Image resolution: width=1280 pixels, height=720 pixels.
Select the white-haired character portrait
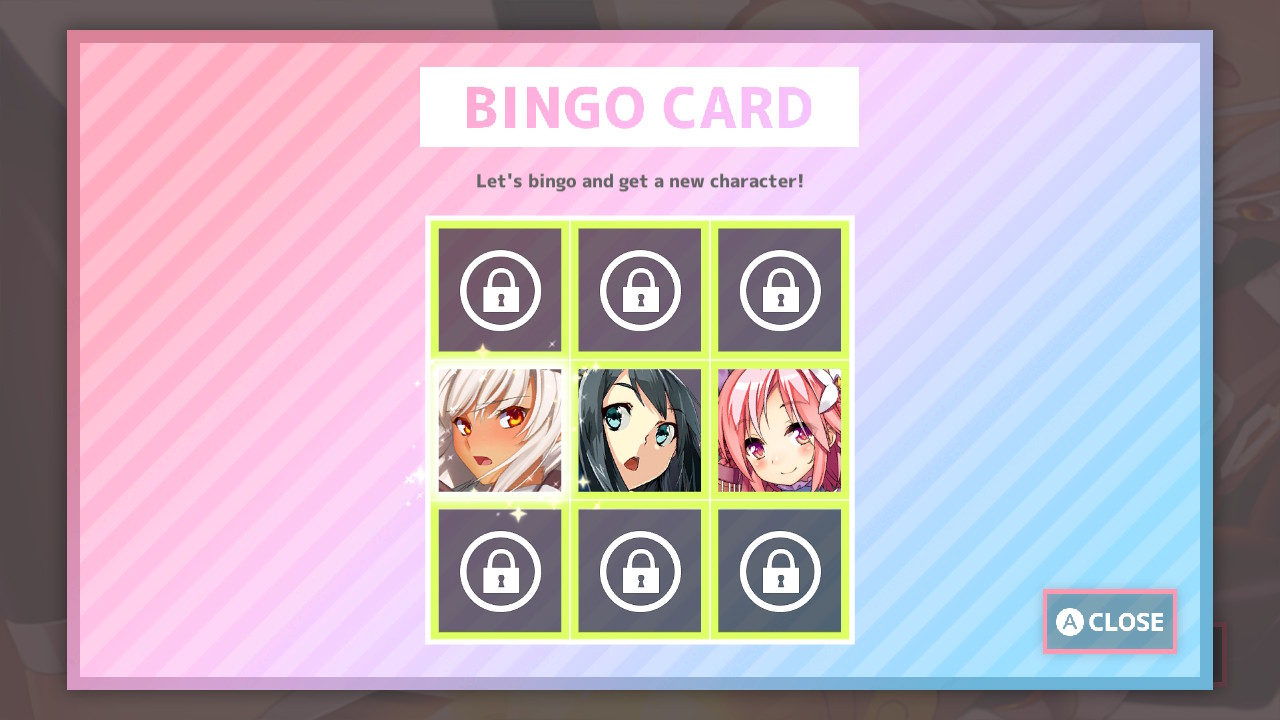click(499, 430)
